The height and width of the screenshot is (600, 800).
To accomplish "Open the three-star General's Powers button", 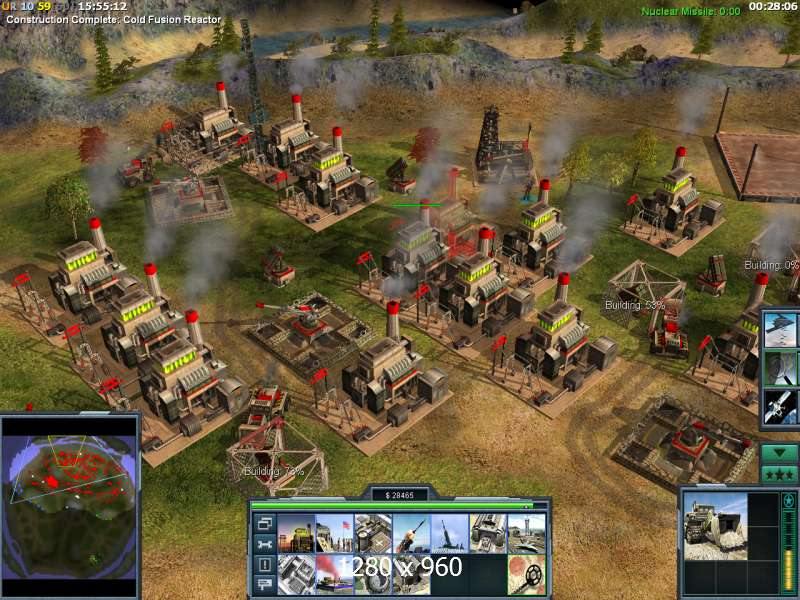I will click(779, 473).
